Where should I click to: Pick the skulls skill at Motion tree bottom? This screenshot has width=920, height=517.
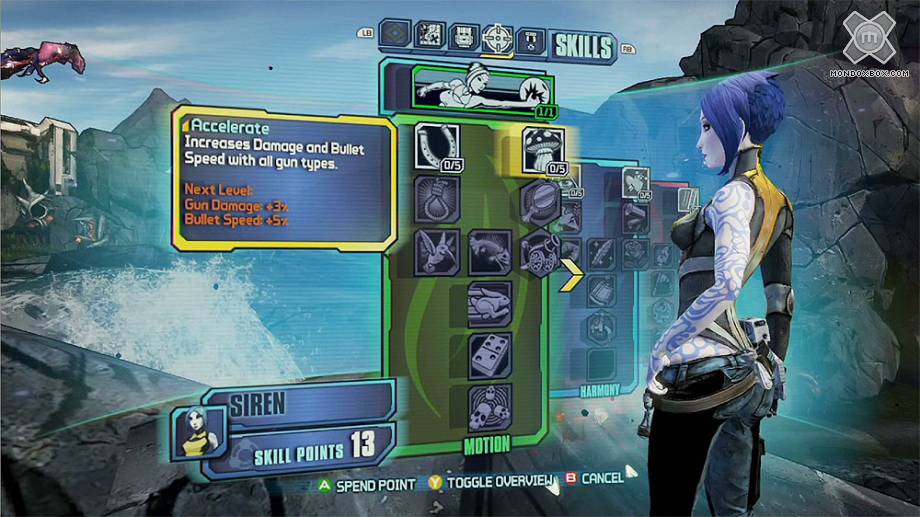490,407
